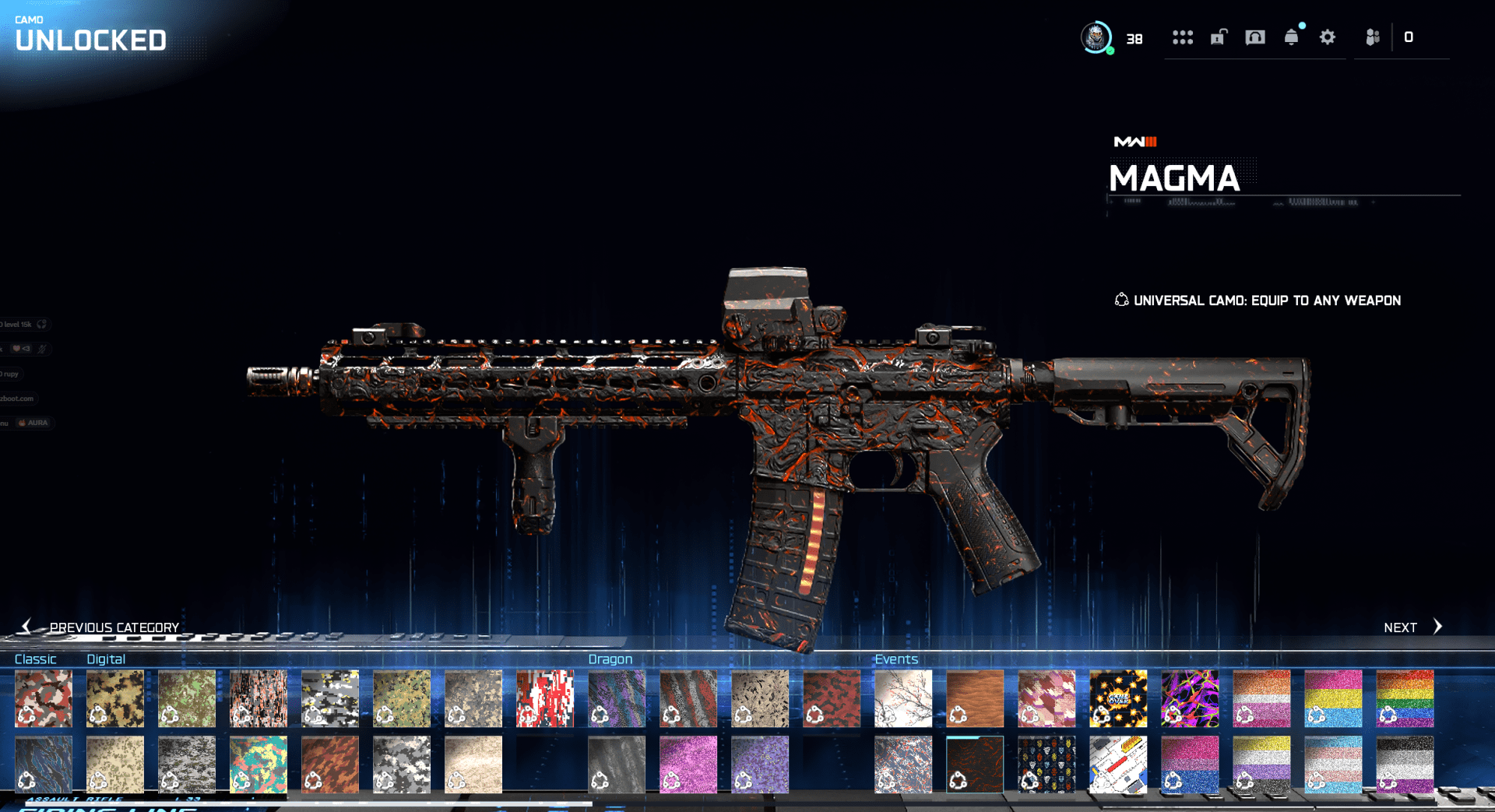The width and height of the screenshot is (1495, 812).
Task: Select the black-to-purple striped flag camo
Action: (x=1405, y=765)
